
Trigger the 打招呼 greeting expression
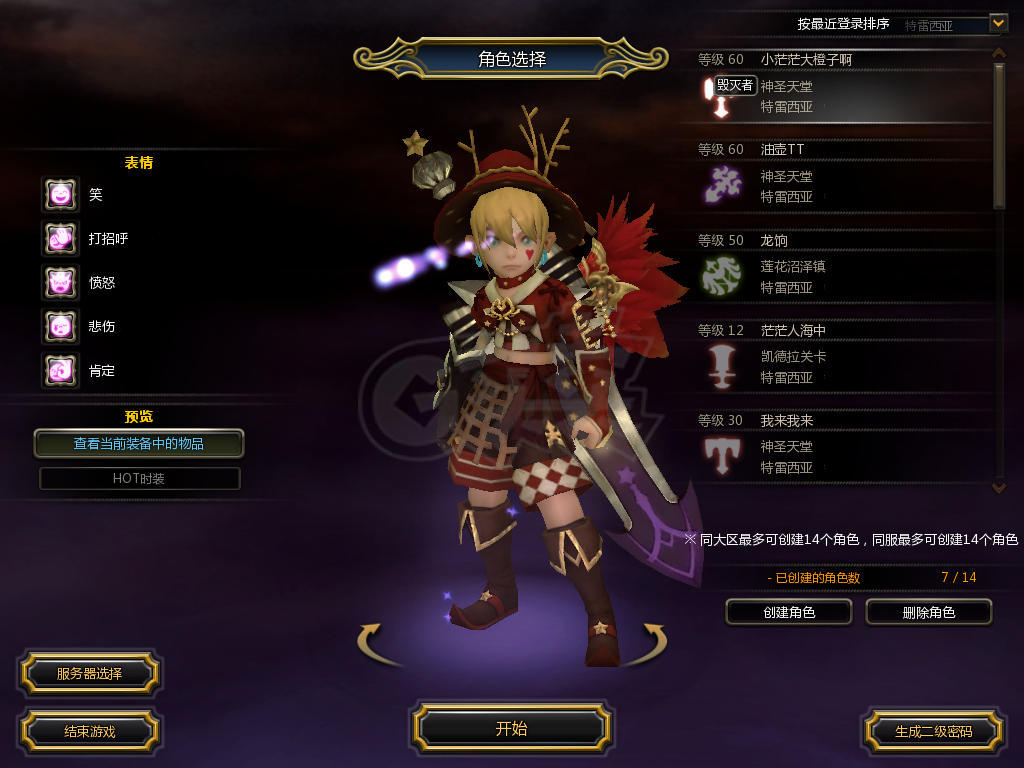click(x=60, y=238)
